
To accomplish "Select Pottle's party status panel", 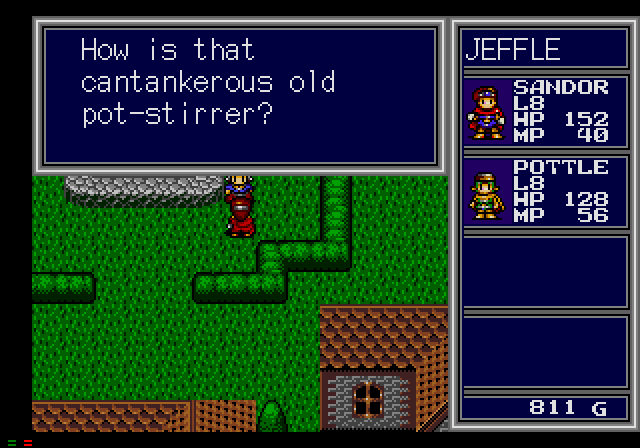I will [544, 190].
